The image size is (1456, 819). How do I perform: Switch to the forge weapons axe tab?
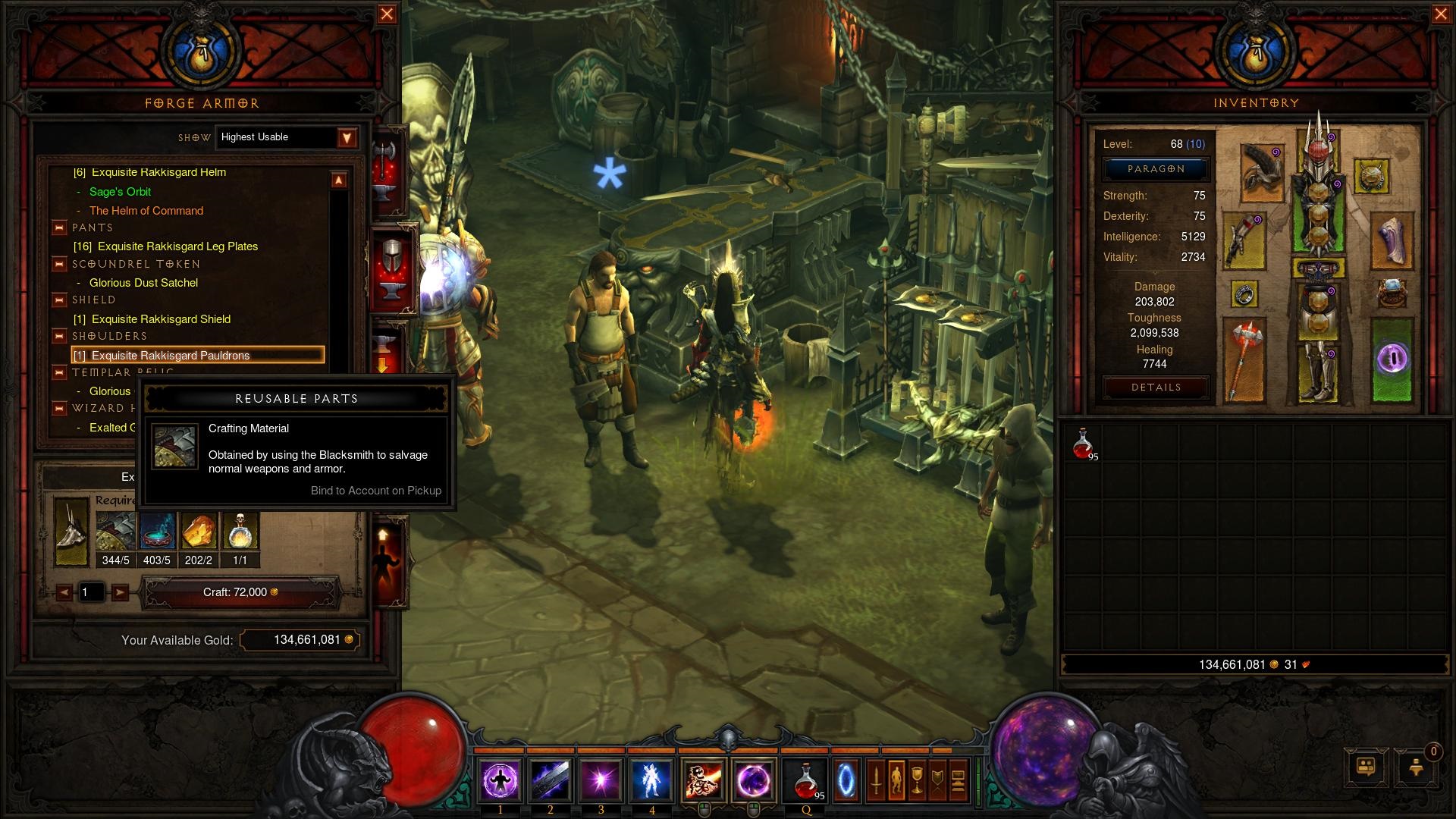[x=386, y=165]
